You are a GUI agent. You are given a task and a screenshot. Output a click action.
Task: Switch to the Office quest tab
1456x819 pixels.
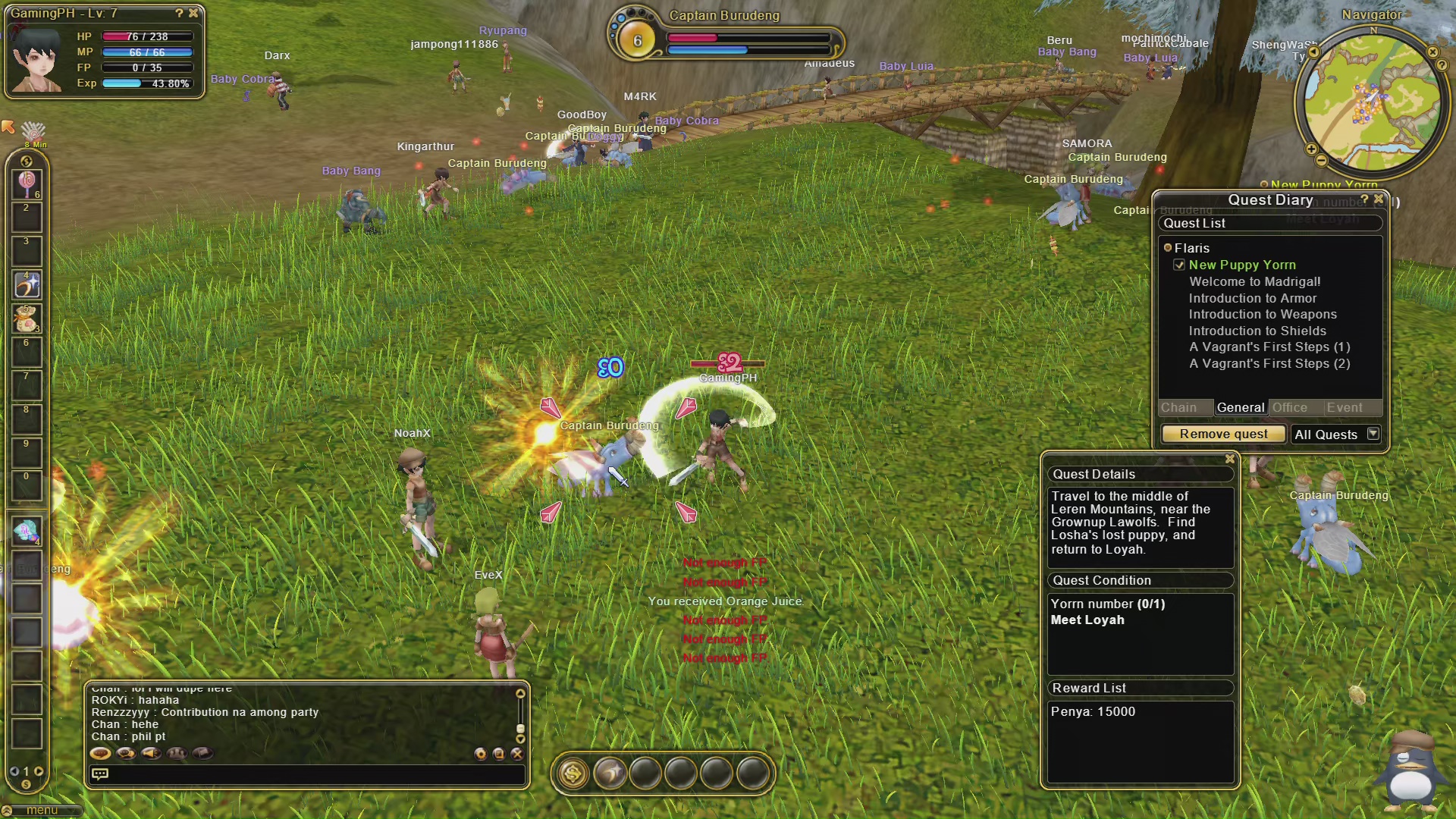1289,407
